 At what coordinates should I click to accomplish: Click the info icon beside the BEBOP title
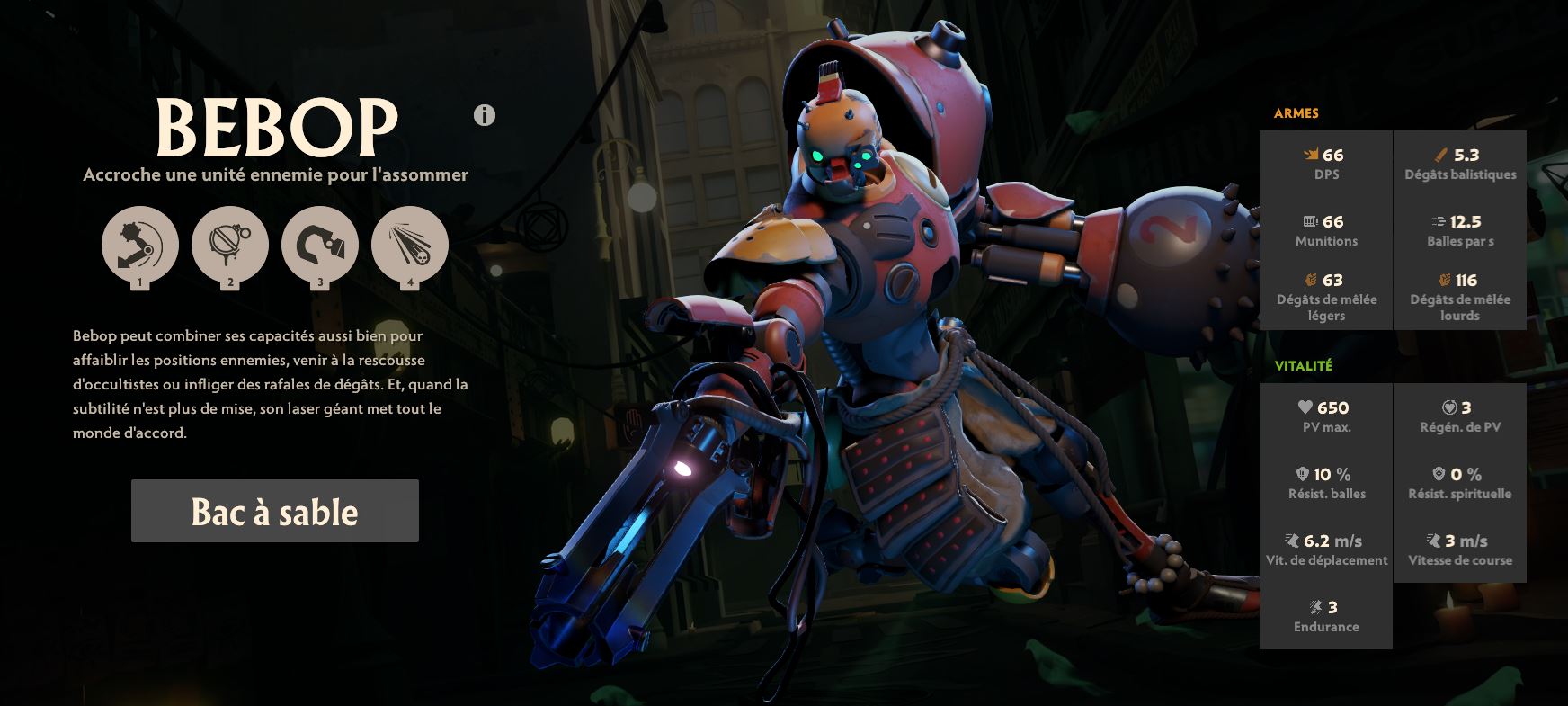tap(484, 116)
